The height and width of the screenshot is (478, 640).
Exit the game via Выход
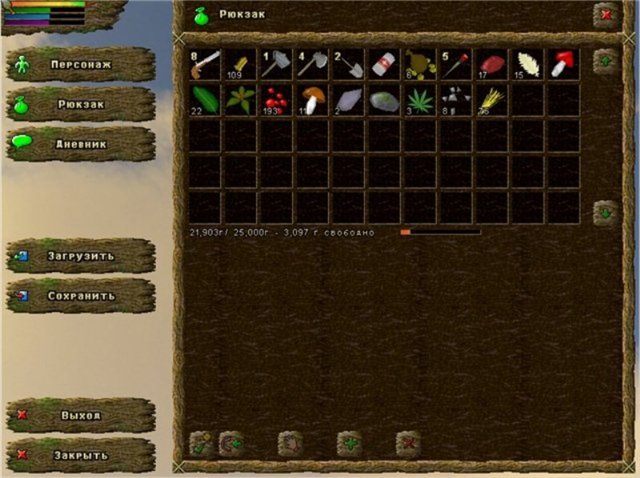click(80, 415)
